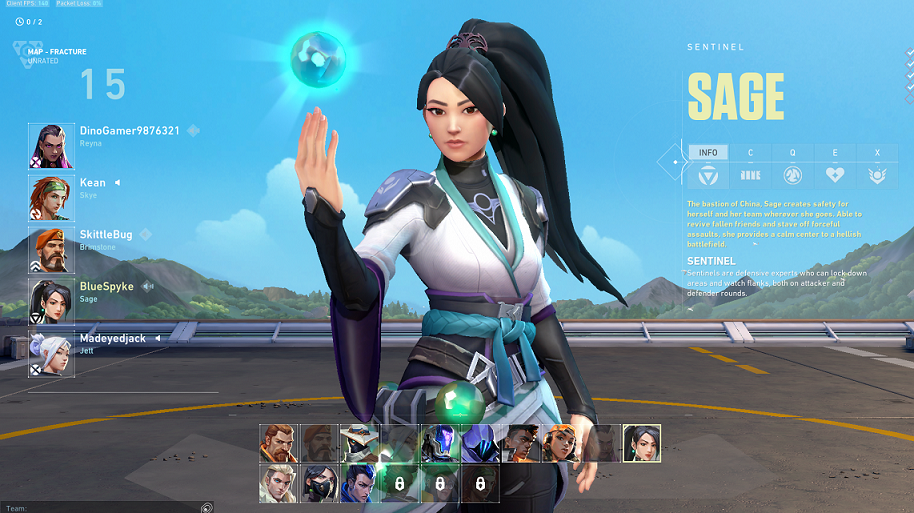This screenshot has width=914, height=513.
Task: Choose Viper from the agent grid
Action: click(319, 482)
